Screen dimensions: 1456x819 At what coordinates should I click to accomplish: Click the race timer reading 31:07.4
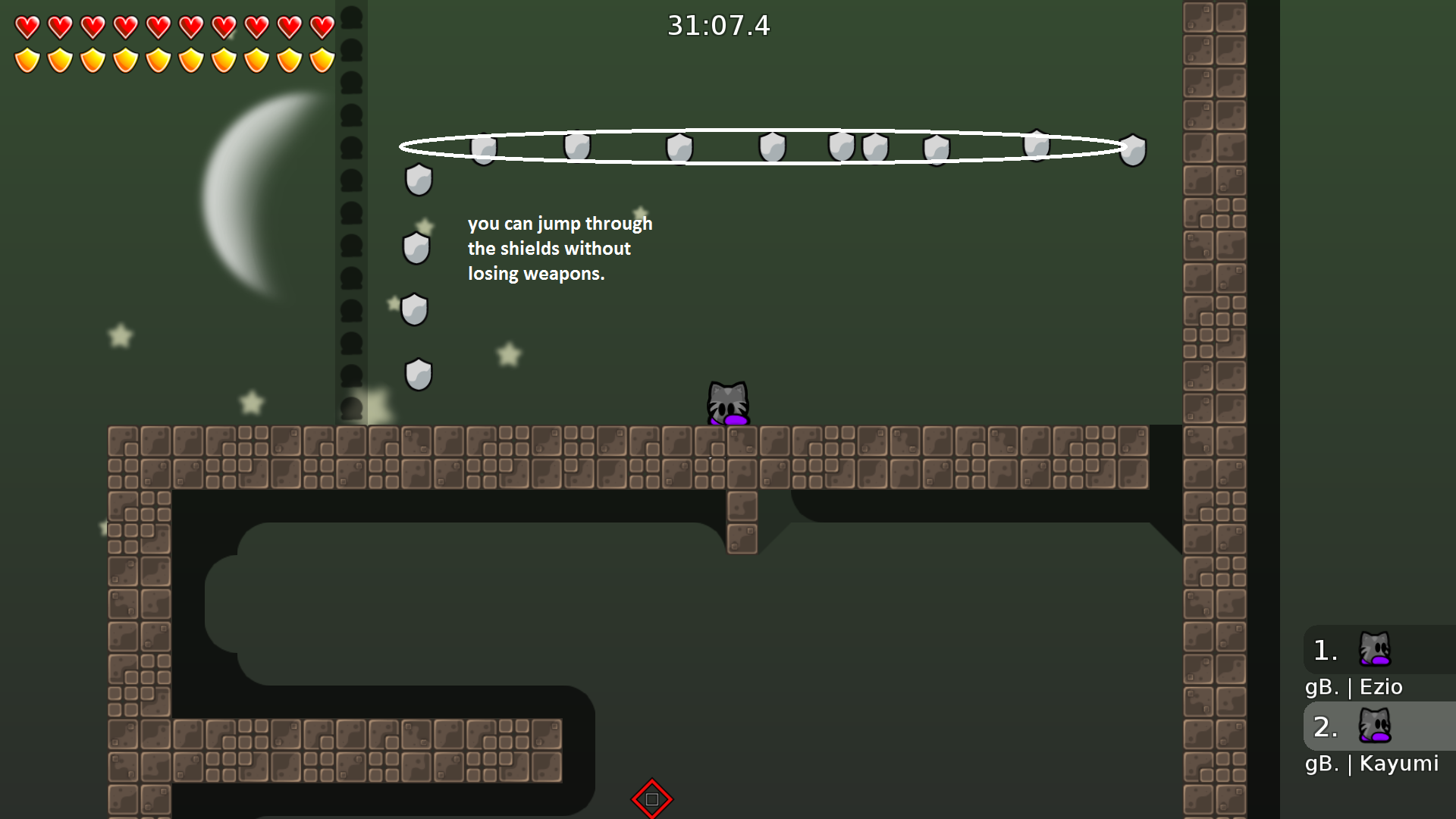(717, 26)
